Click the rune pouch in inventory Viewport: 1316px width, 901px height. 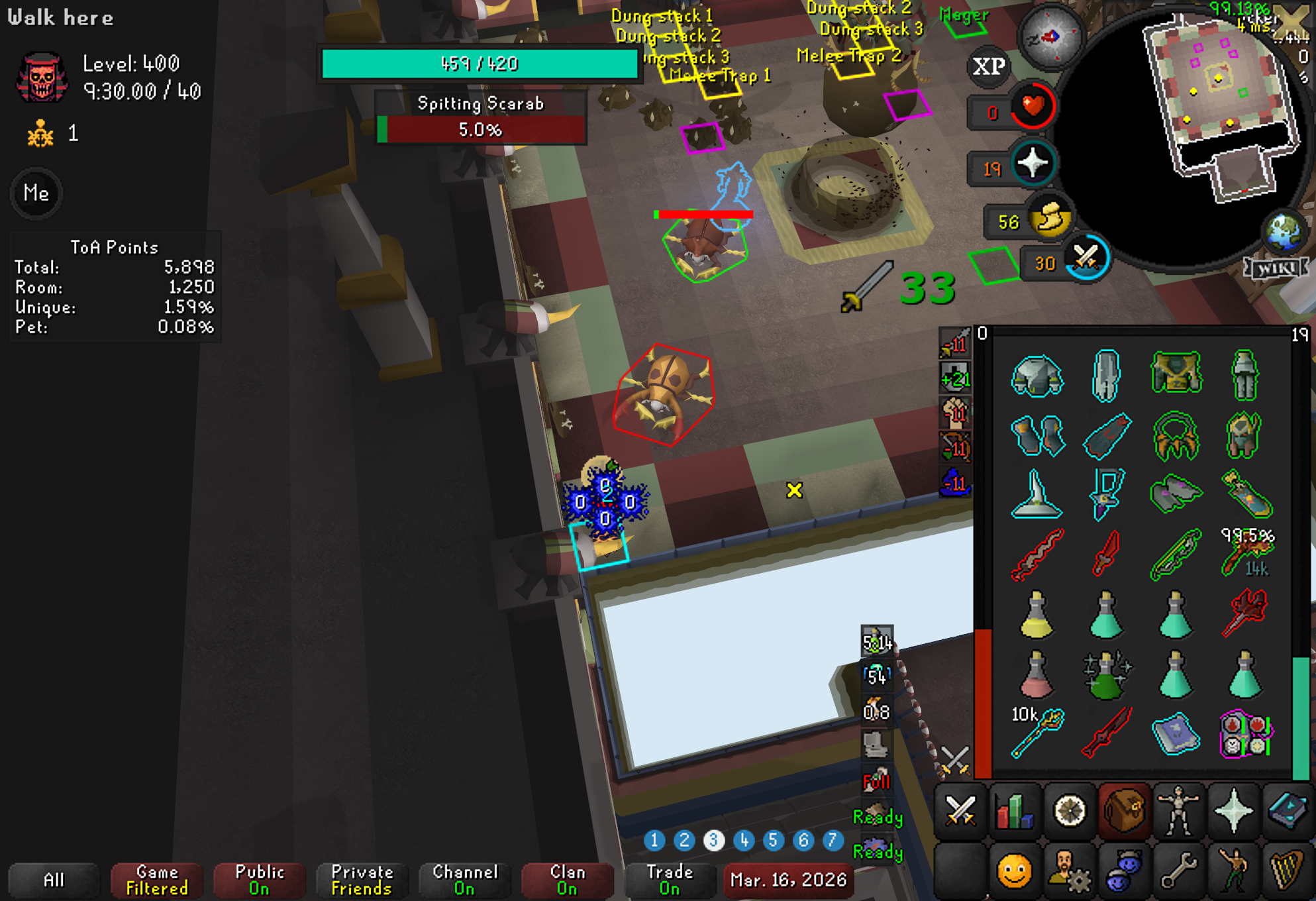point(1244,733)
